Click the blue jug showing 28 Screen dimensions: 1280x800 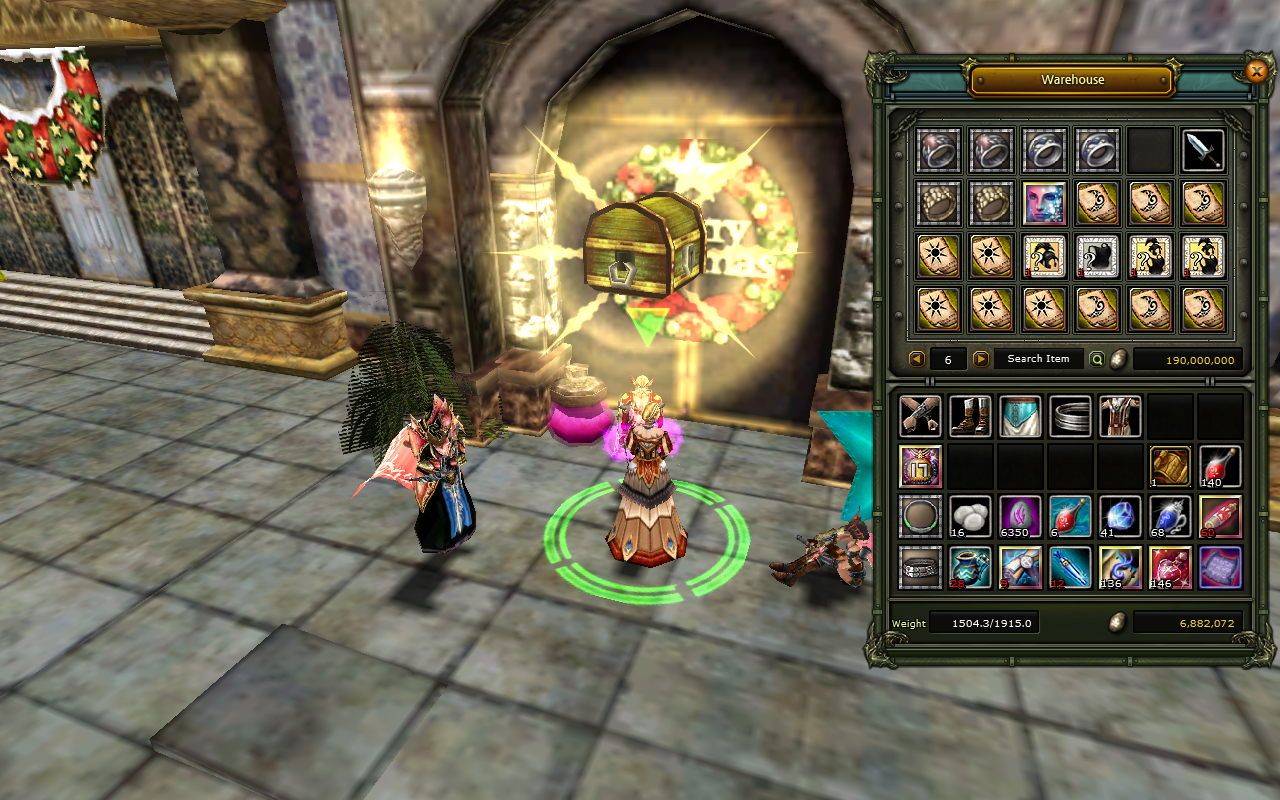(970, 568)
